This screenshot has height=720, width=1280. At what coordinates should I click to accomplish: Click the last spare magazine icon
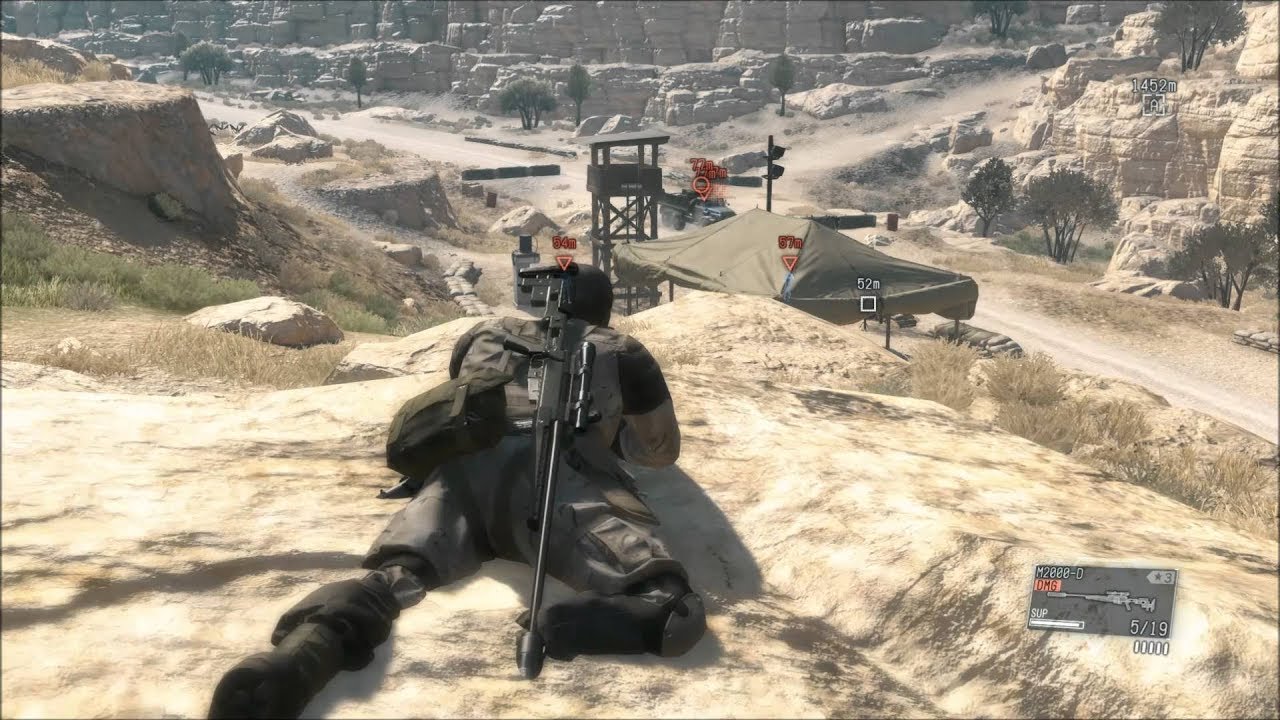1166,646
